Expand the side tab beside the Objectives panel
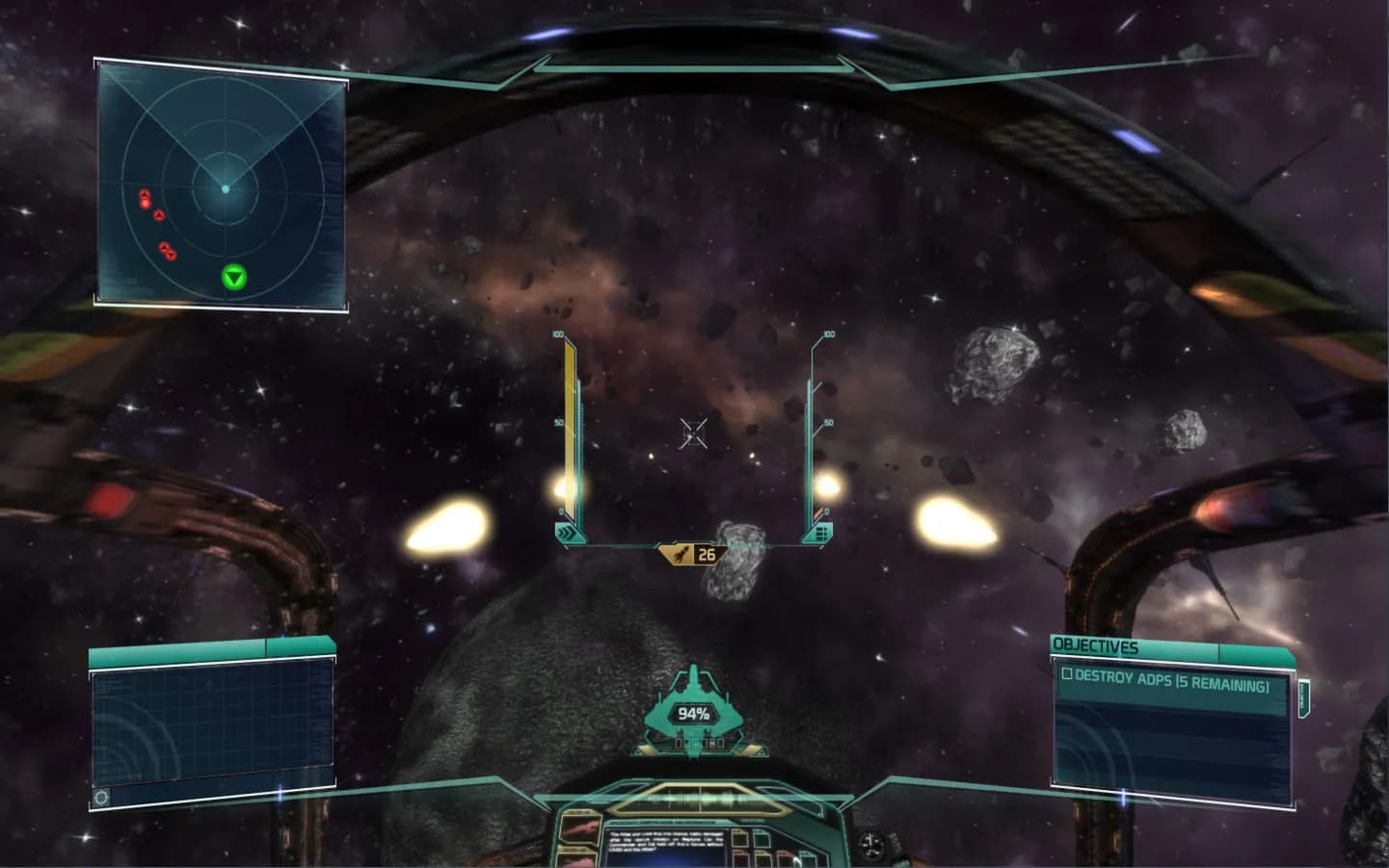Image resolution: width=1389 pixels, height=868 pixels. click(x=1303, y=697)
